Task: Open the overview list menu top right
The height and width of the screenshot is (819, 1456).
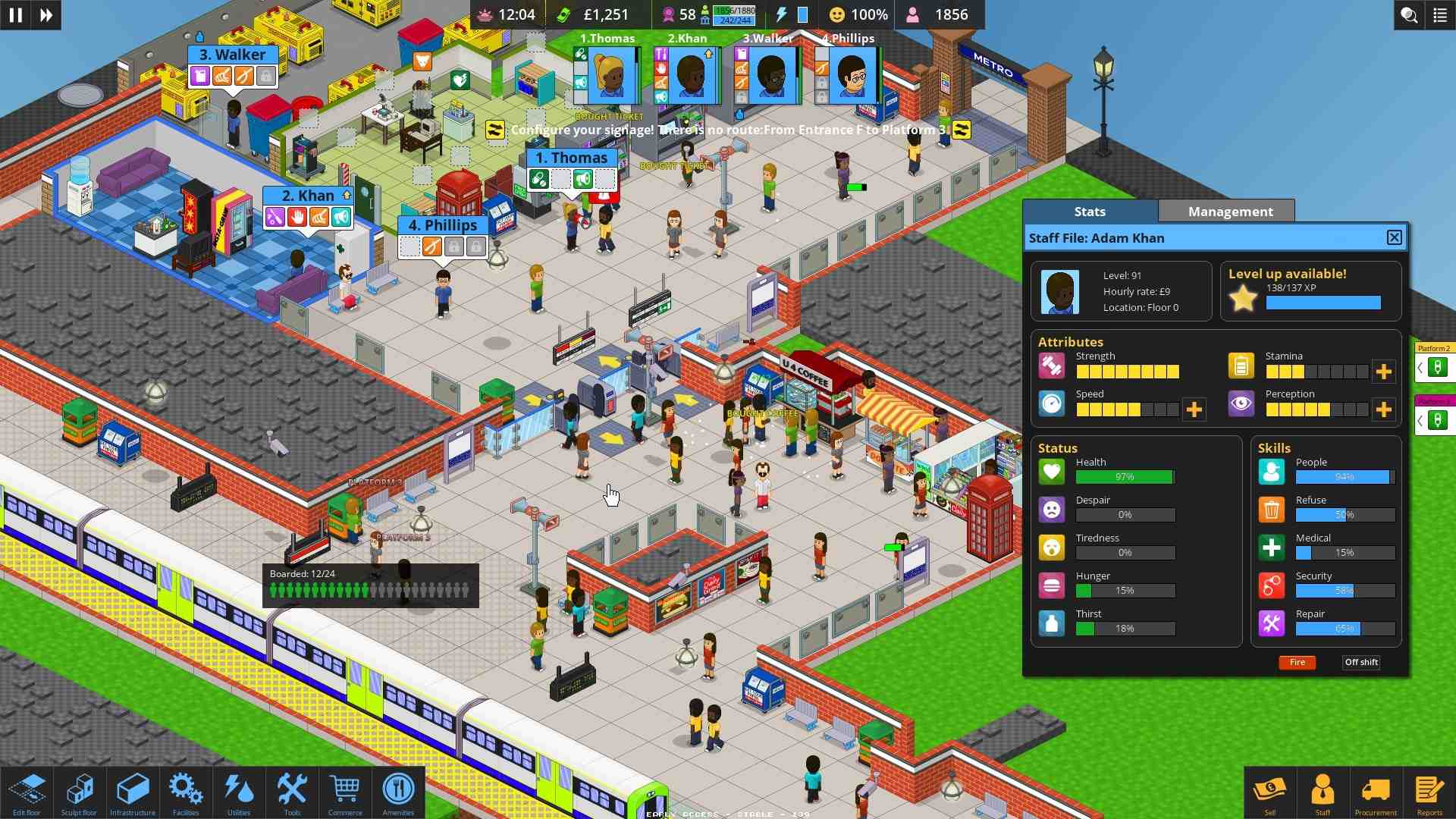Action: (1440, 15)
